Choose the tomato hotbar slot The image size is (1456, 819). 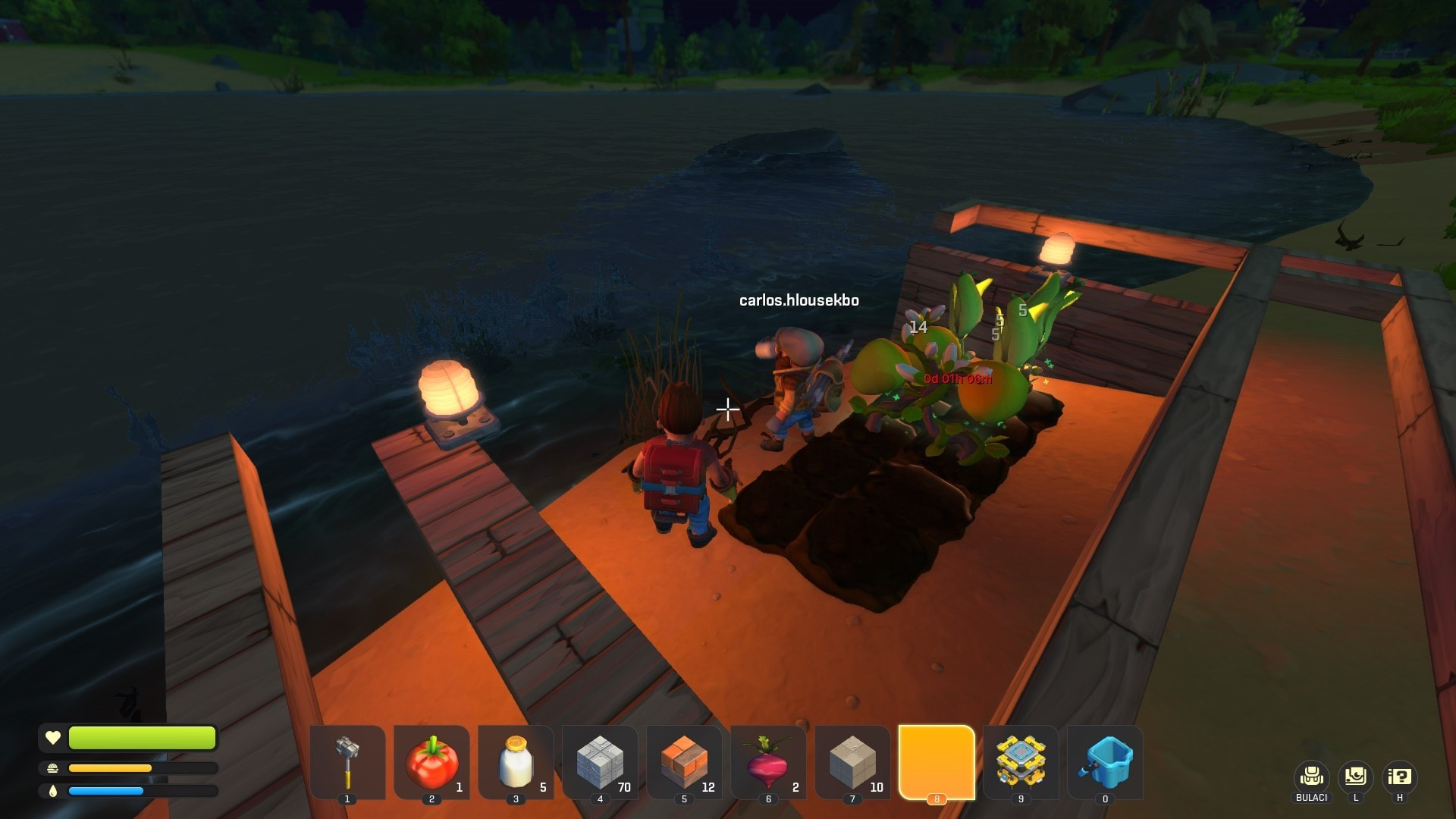tap(431, 761)
